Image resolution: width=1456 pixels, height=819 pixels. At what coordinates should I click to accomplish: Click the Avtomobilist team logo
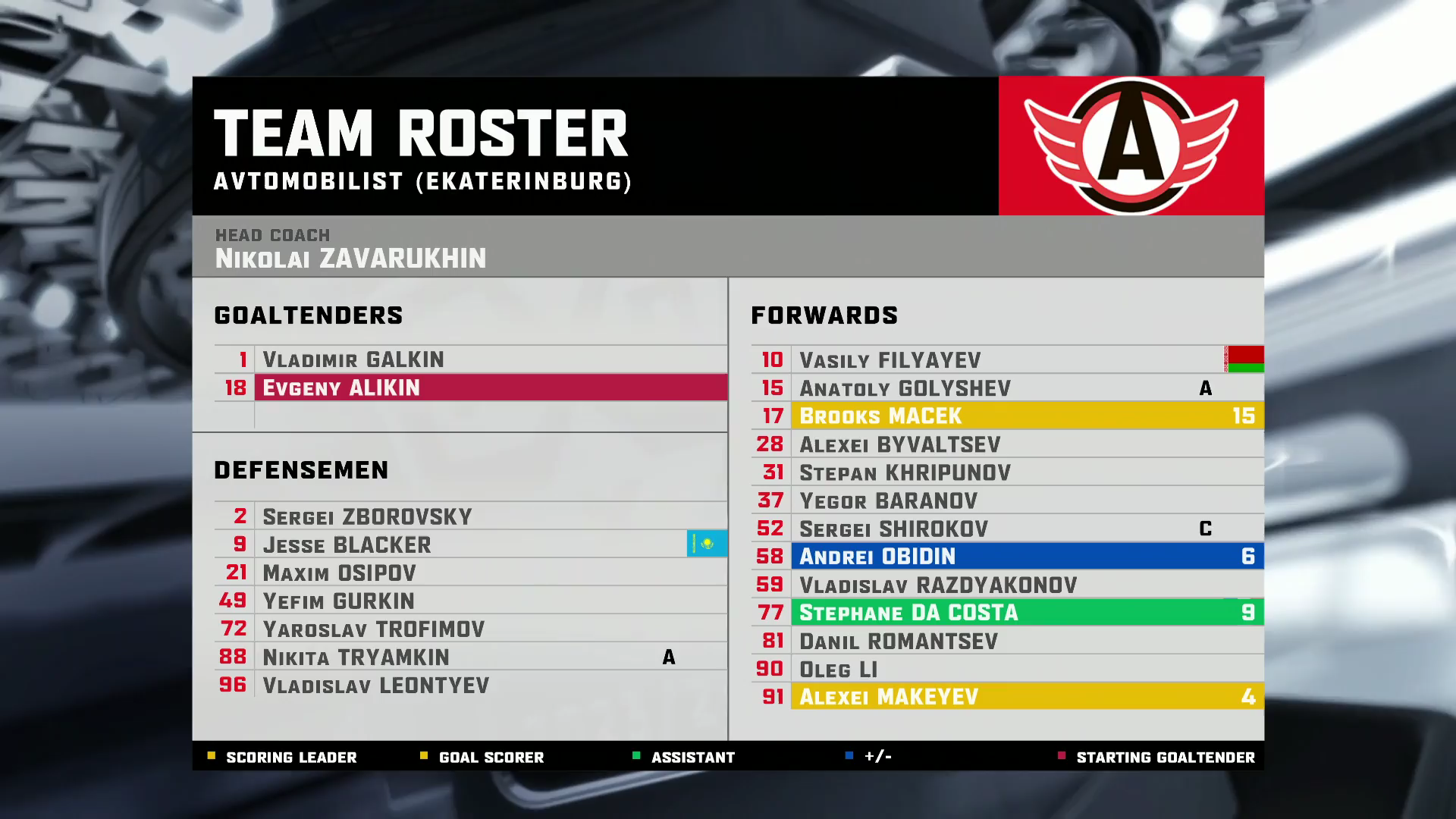click(1131, 146)
